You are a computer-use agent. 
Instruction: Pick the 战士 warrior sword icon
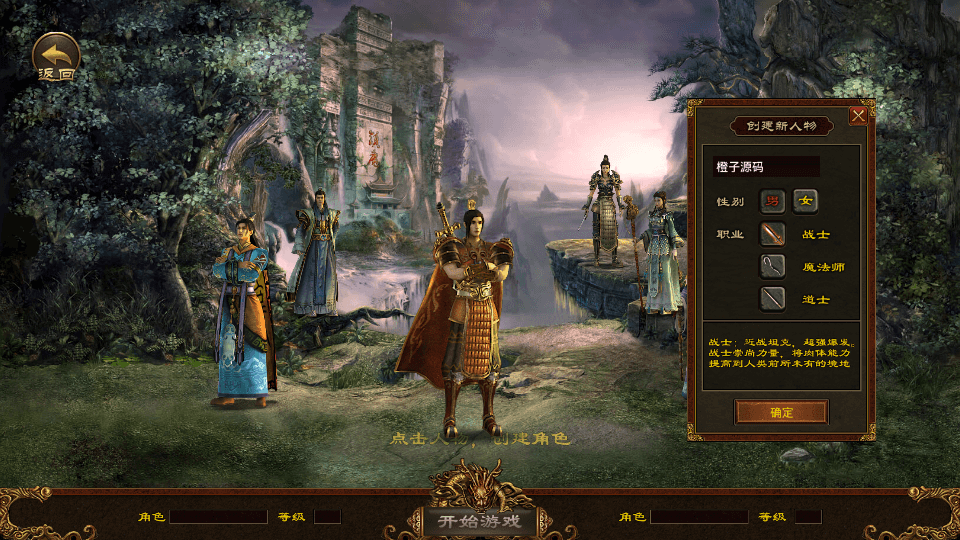(772, 234)
